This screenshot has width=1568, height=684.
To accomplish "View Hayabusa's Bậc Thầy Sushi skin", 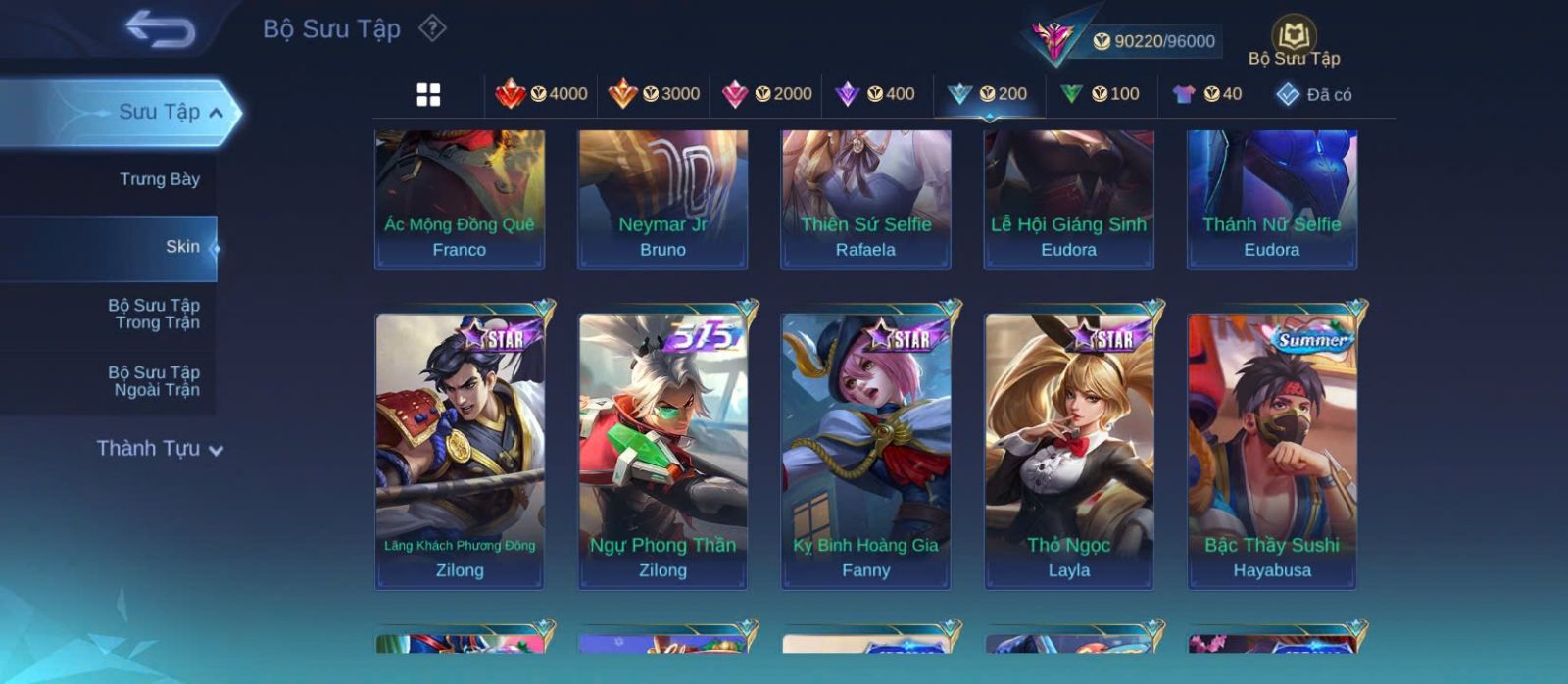I will pyautogui.click(x=1271, y=451).
